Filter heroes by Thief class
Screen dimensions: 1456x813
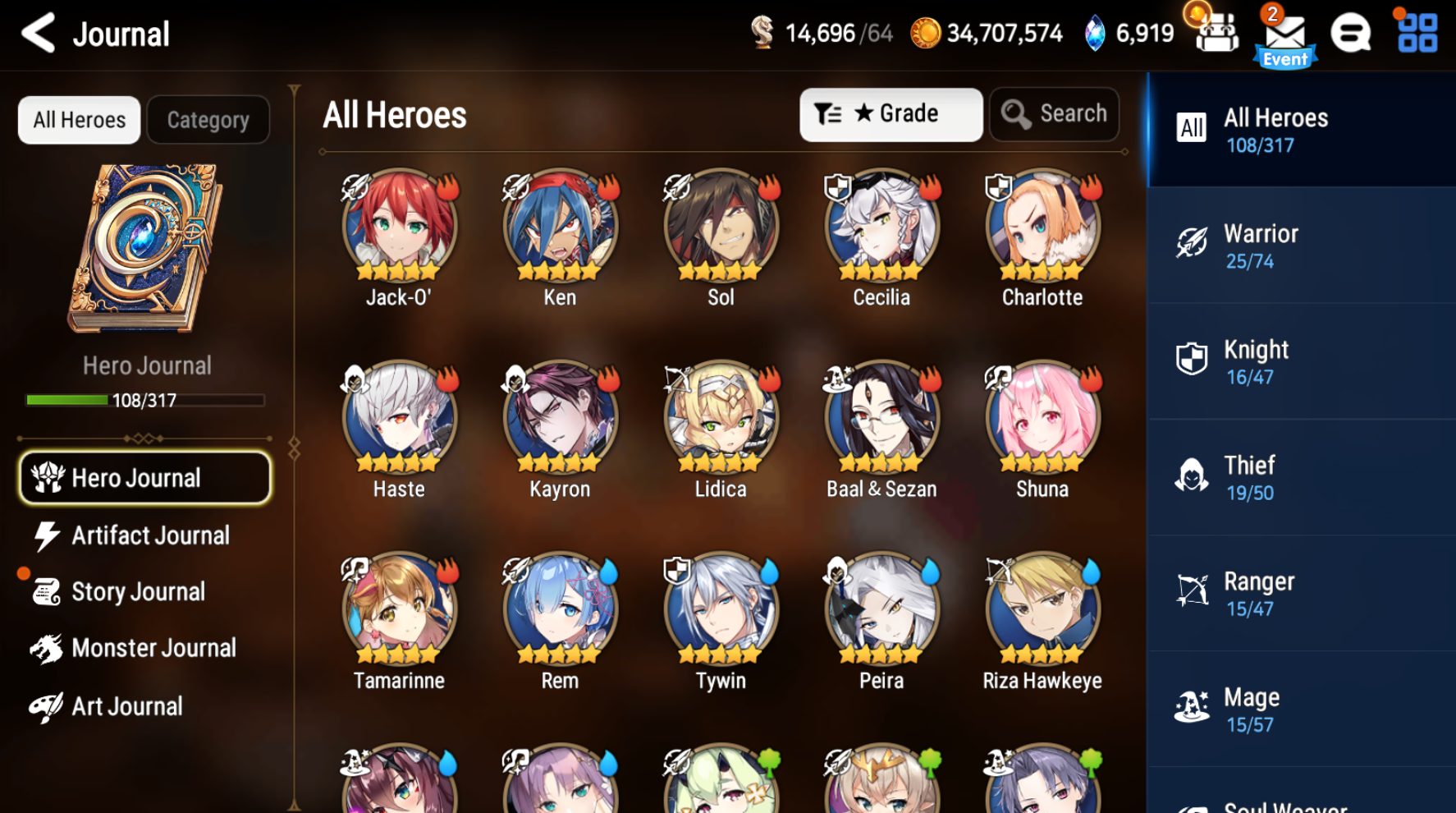(x=1299, y=476)
